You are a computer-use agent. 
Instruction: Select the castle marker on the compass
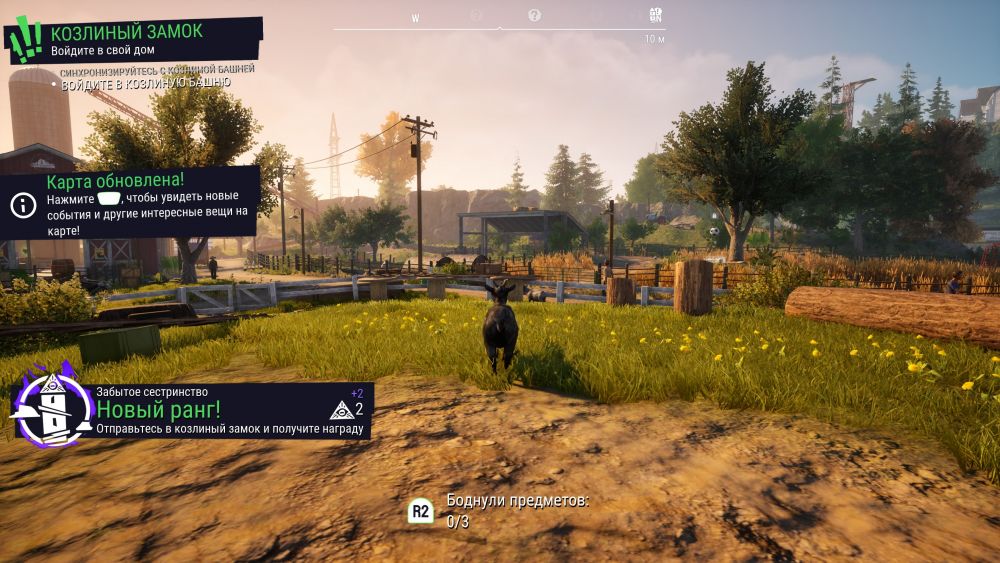[x=656, y=15]
